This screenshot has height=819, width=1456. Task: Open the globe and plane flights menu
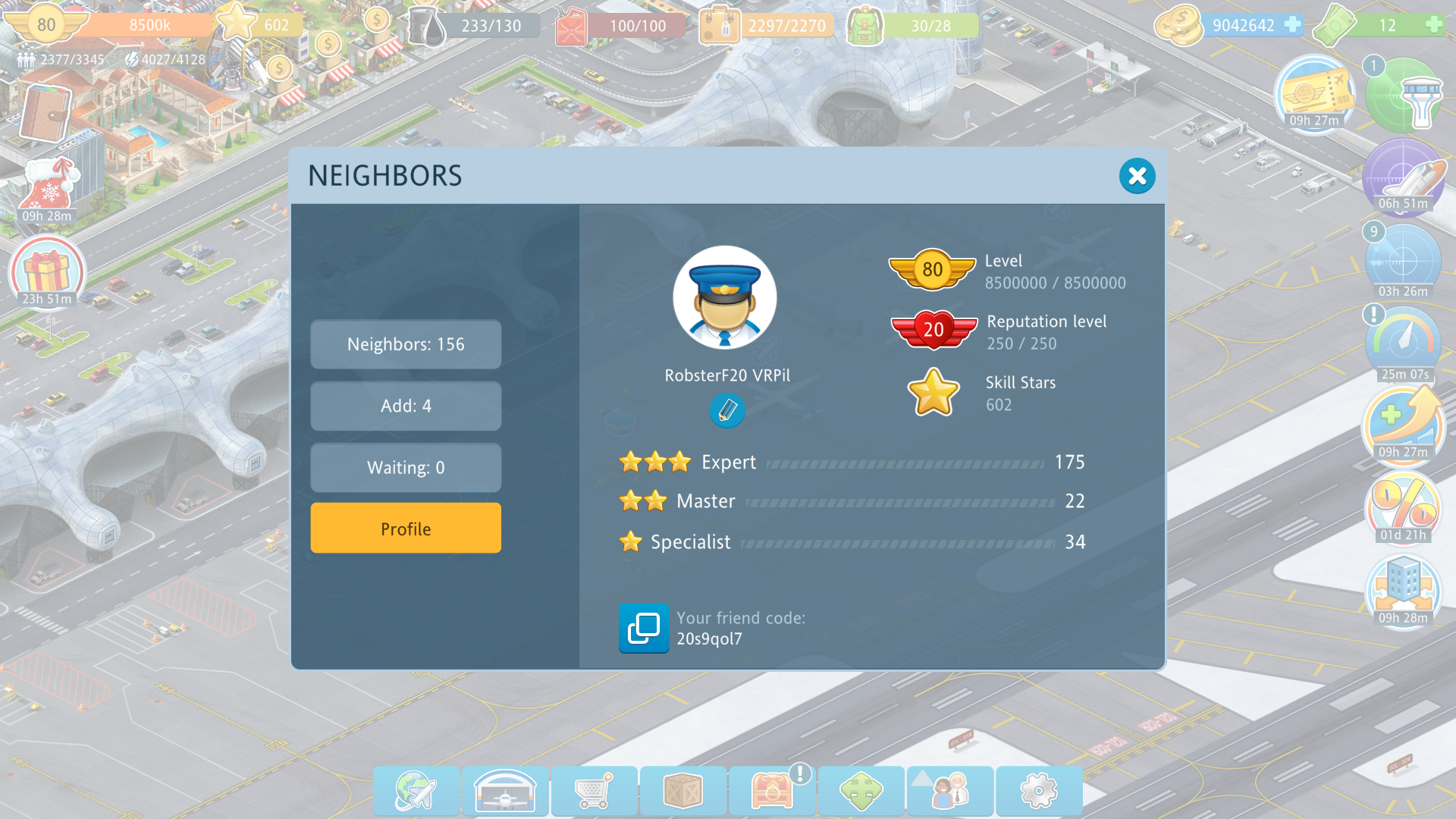point(416,791)
